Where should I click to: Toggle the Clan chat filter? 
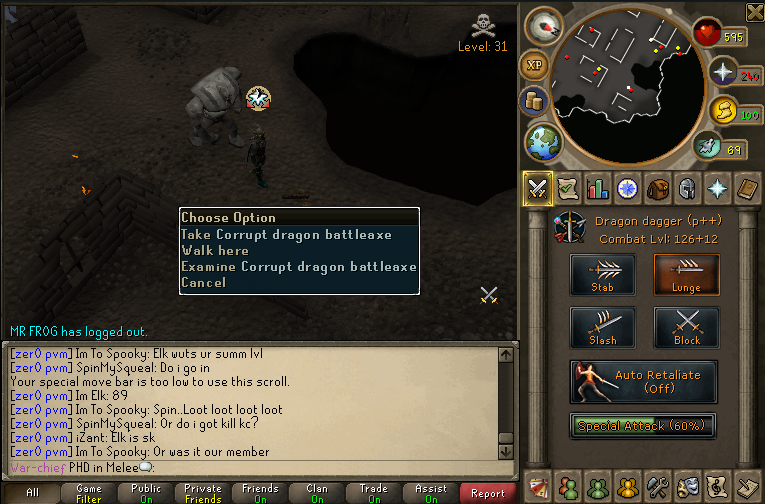(317, 493)
